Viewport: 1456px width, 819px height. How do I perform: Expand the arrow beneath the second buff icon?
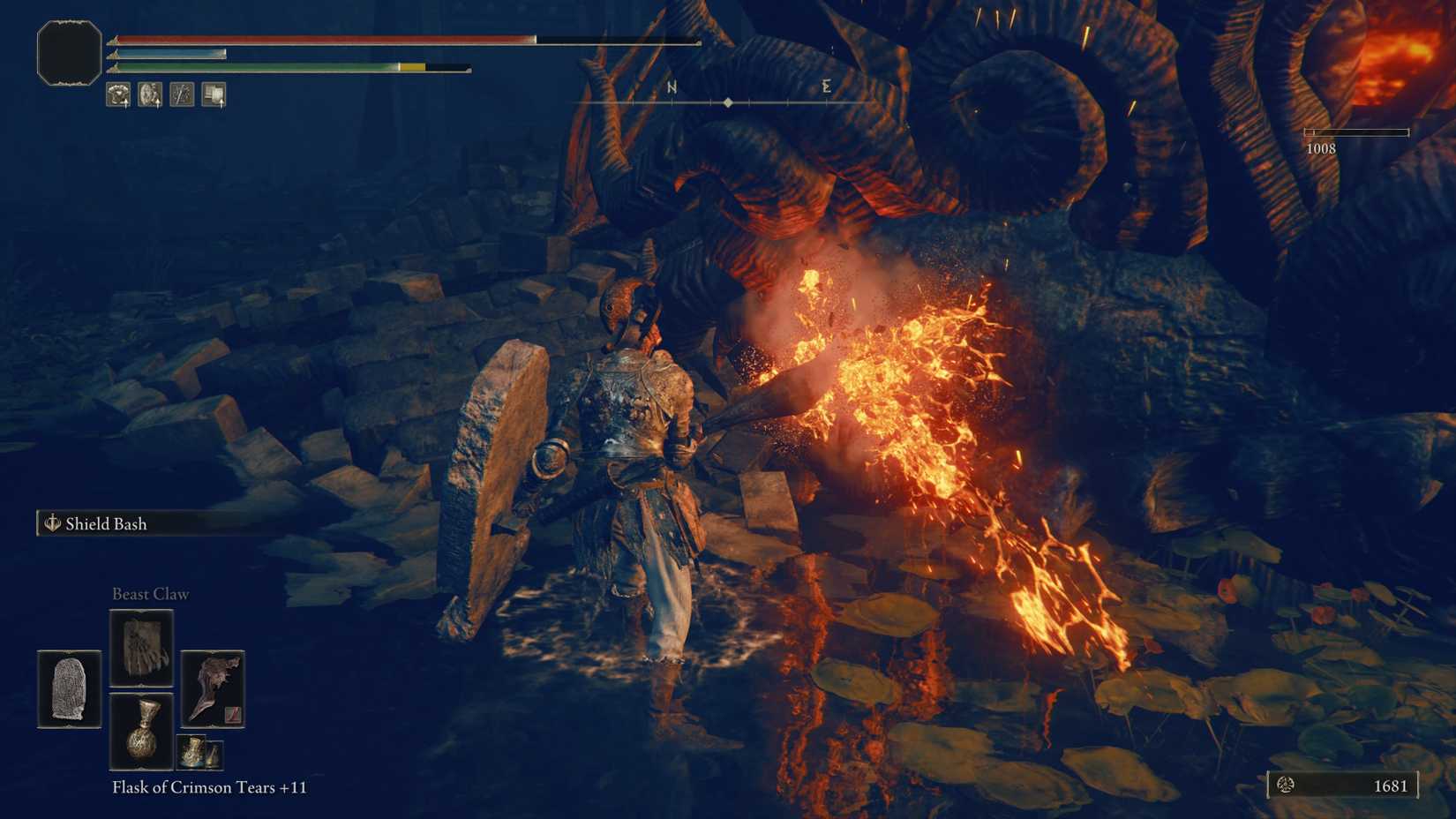[158, 106]
